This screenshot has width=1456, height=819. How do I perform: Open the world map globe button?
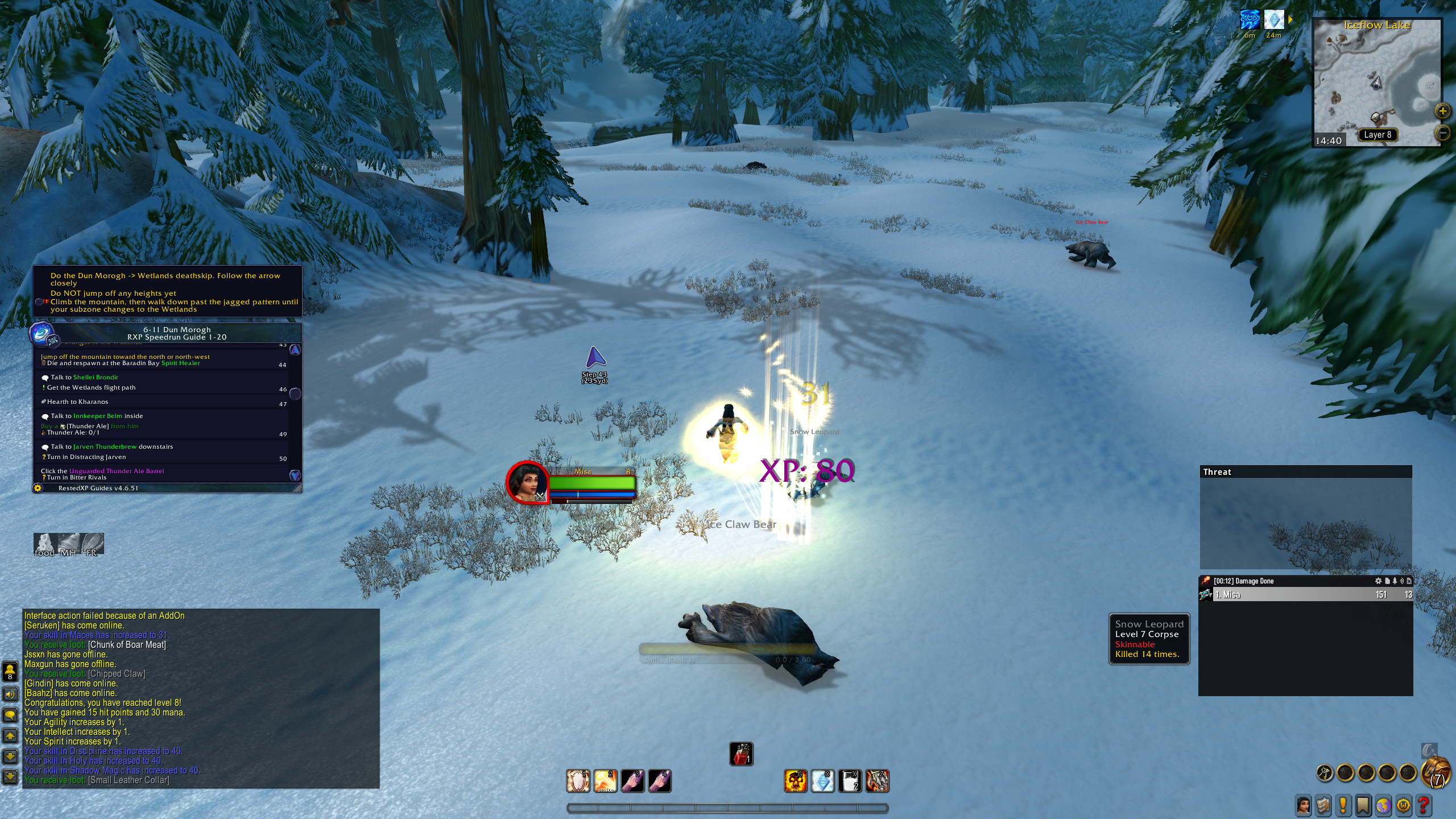click(1383, 805)
